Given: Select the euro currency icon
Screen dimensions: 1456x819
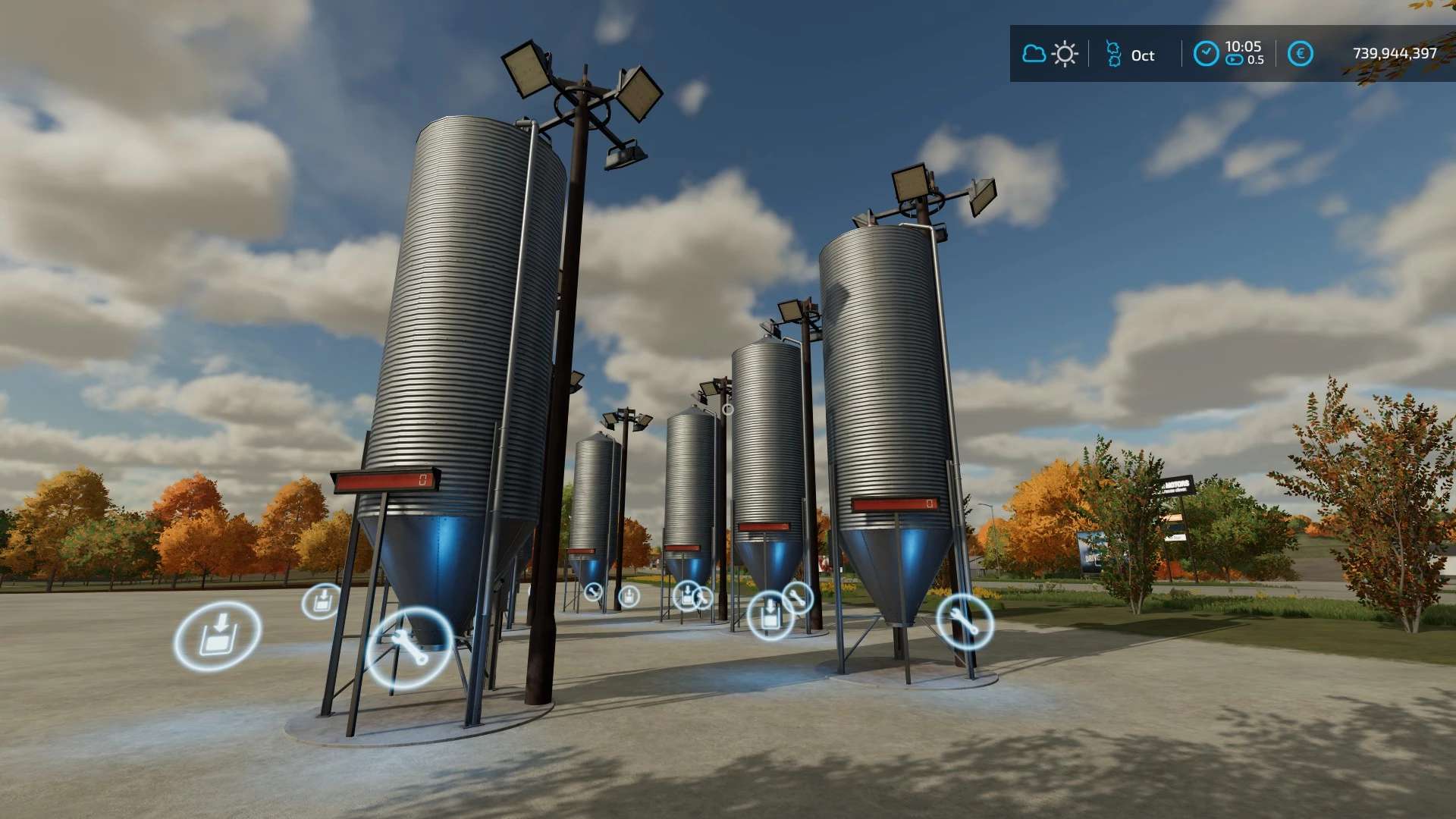Looking at the screenshot, I should click(x=1300, y=54).
